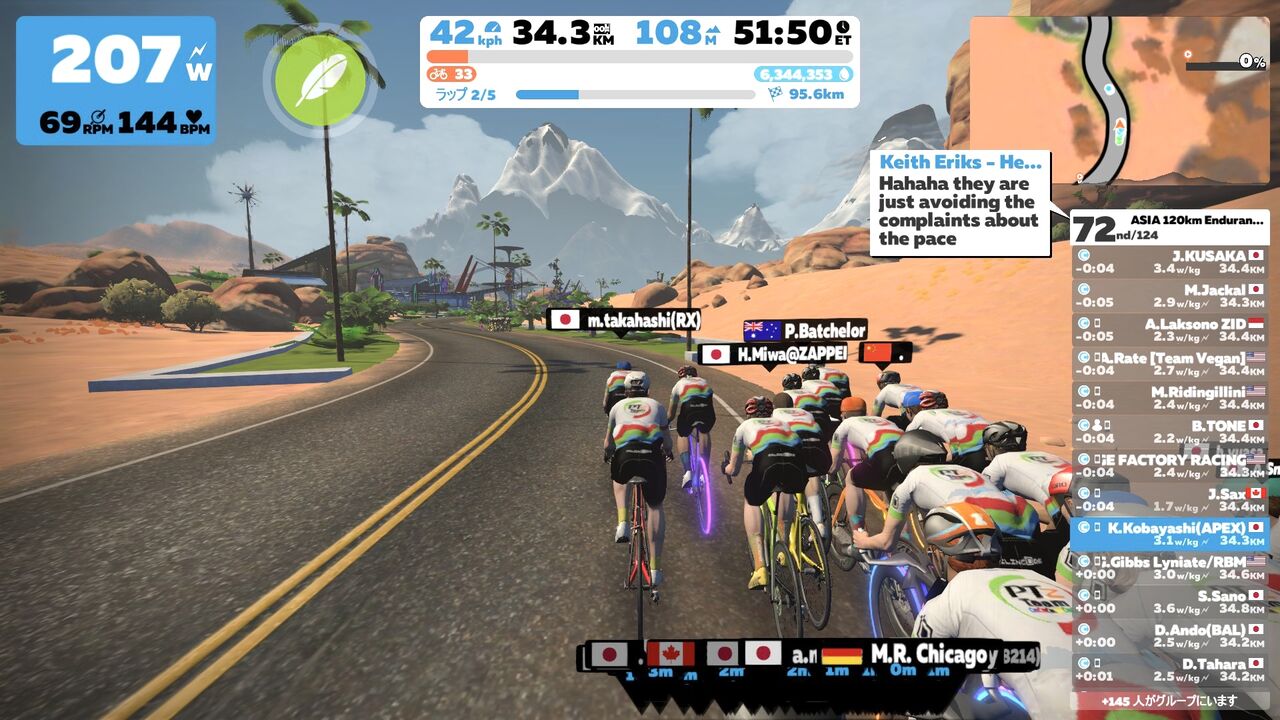The height and width of the screenshot is (720, 1280).
Task: Click the 207 W power panel
Action: (116, 80)
